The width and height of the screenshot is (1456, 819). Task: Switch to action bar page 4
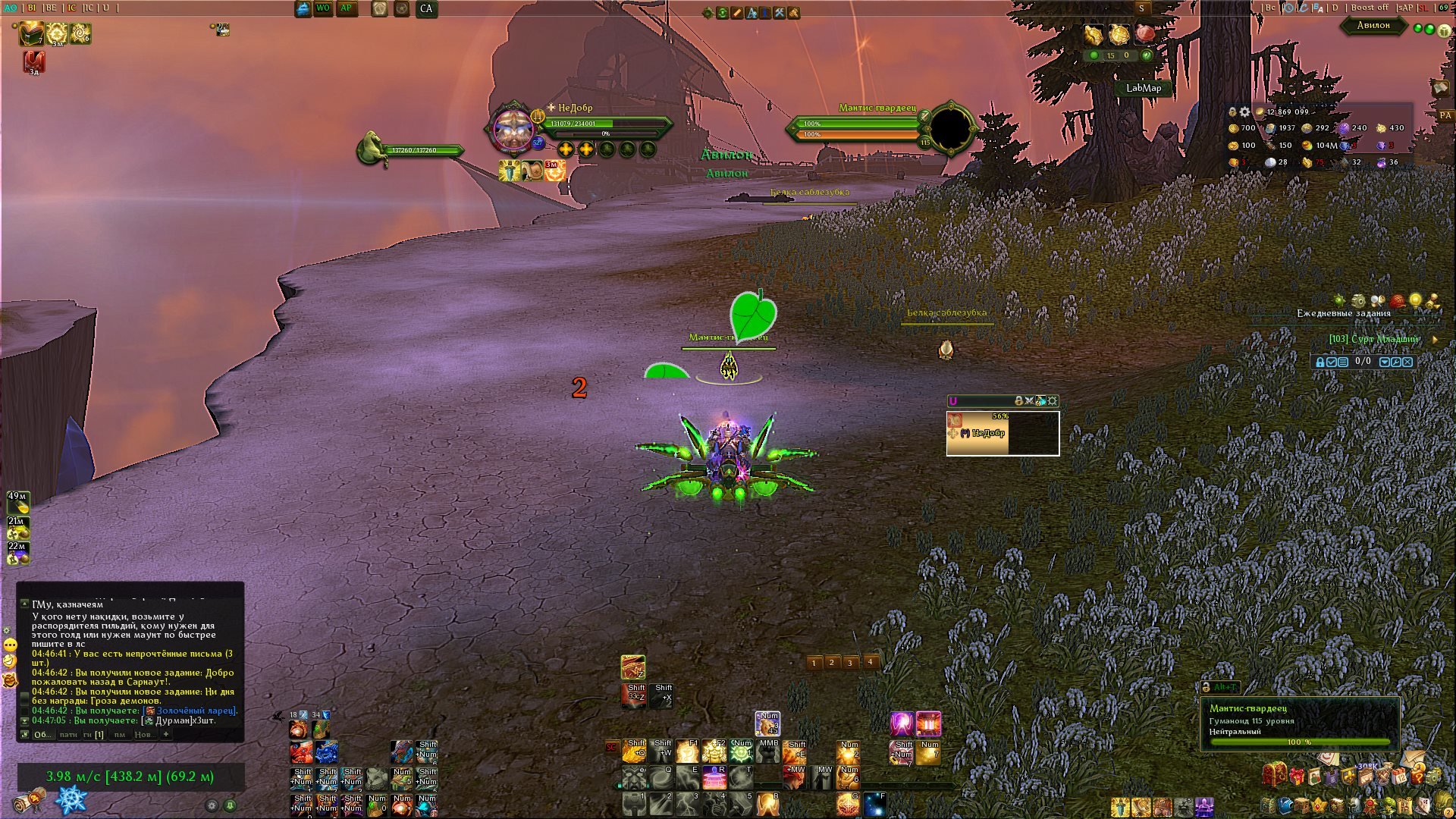pyautogui.click(x=871, y=662)
